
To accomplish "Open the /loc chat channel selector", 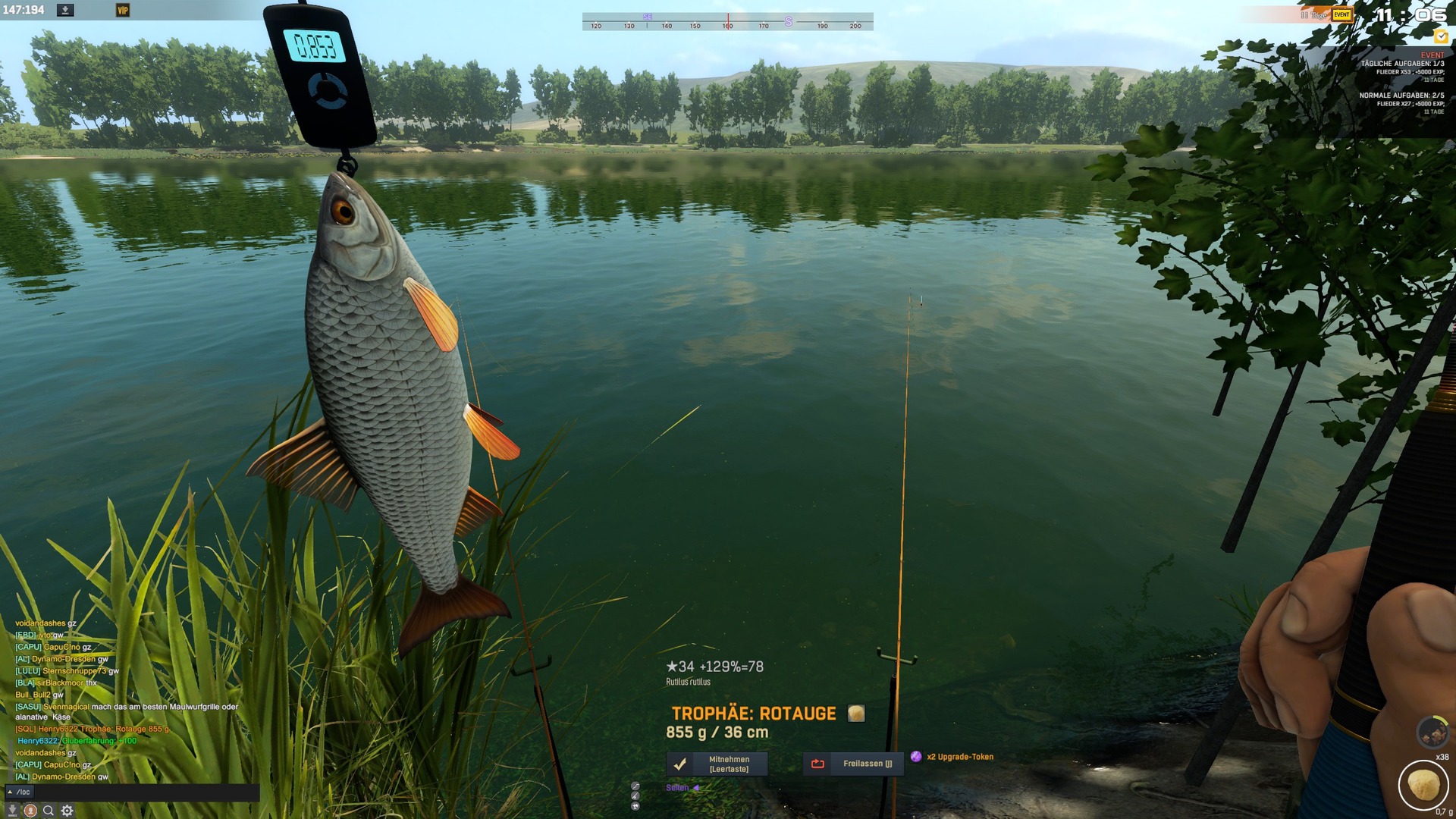I will point(19,792).
